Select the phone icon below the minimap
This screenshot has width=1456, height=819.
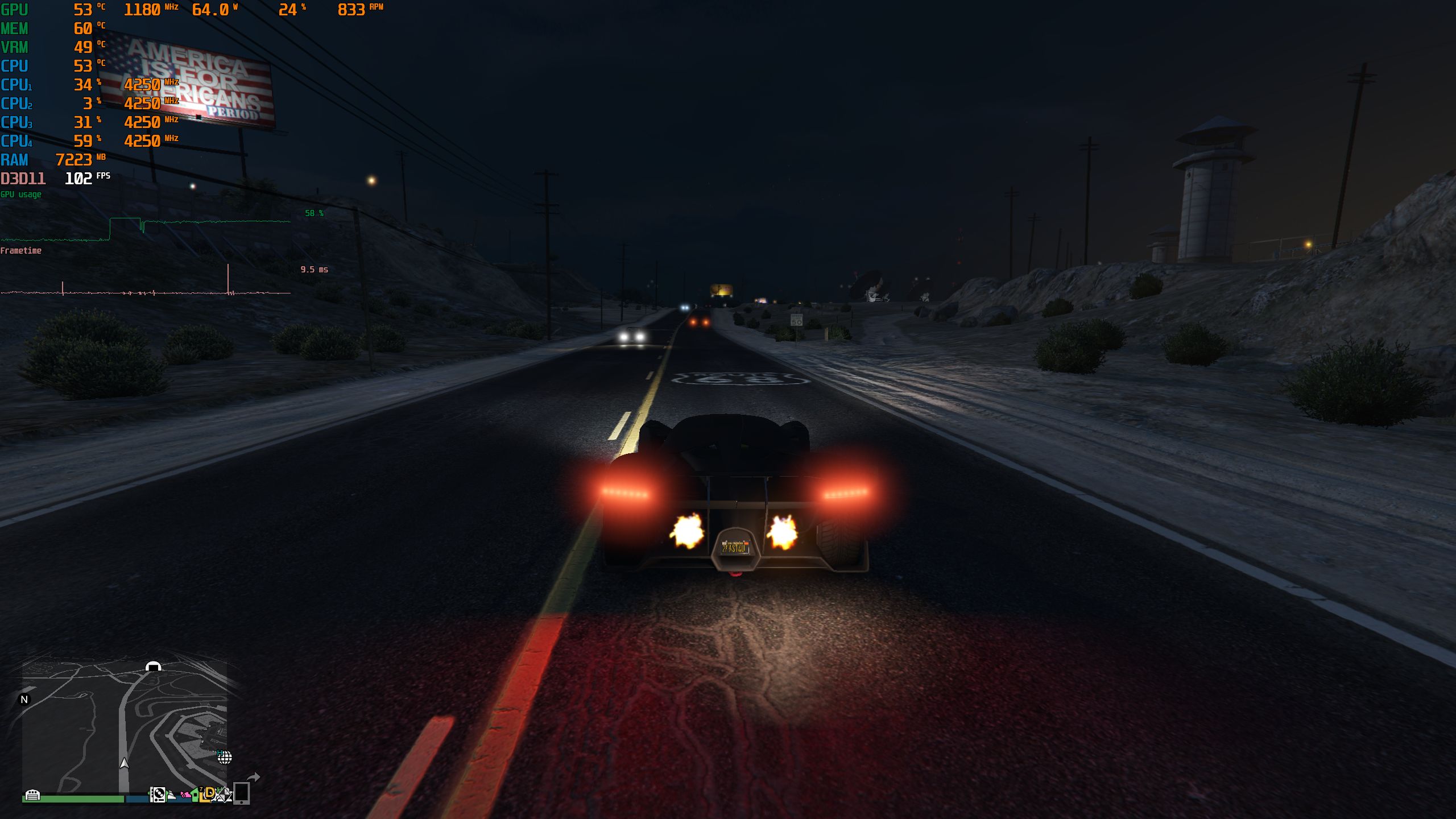pyautogui.click(x=241, y=795)
